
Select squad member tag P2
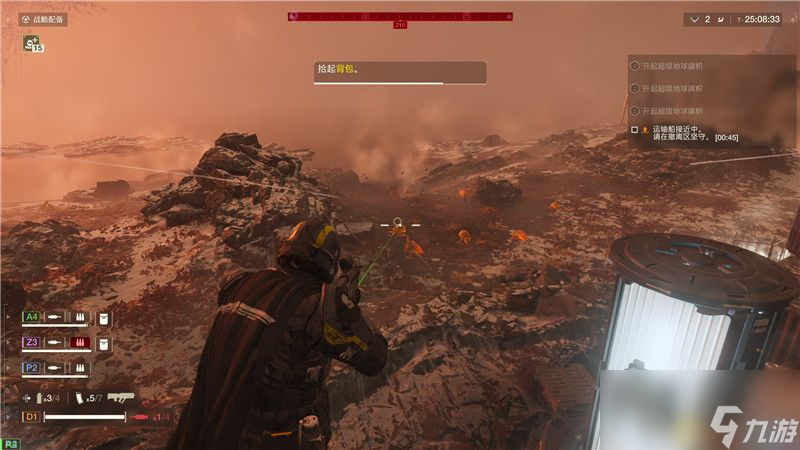32,368
